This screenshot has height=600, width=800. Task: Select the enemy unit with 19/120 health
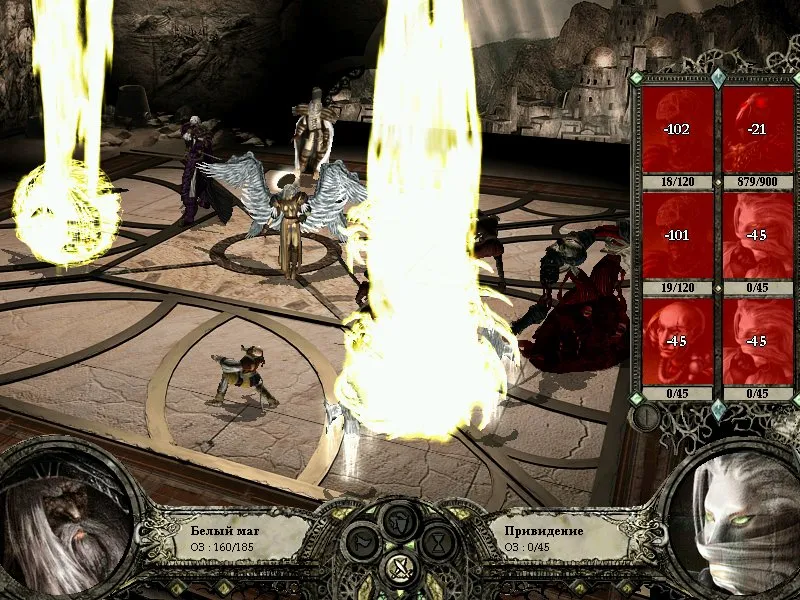[x=678, y=238]
